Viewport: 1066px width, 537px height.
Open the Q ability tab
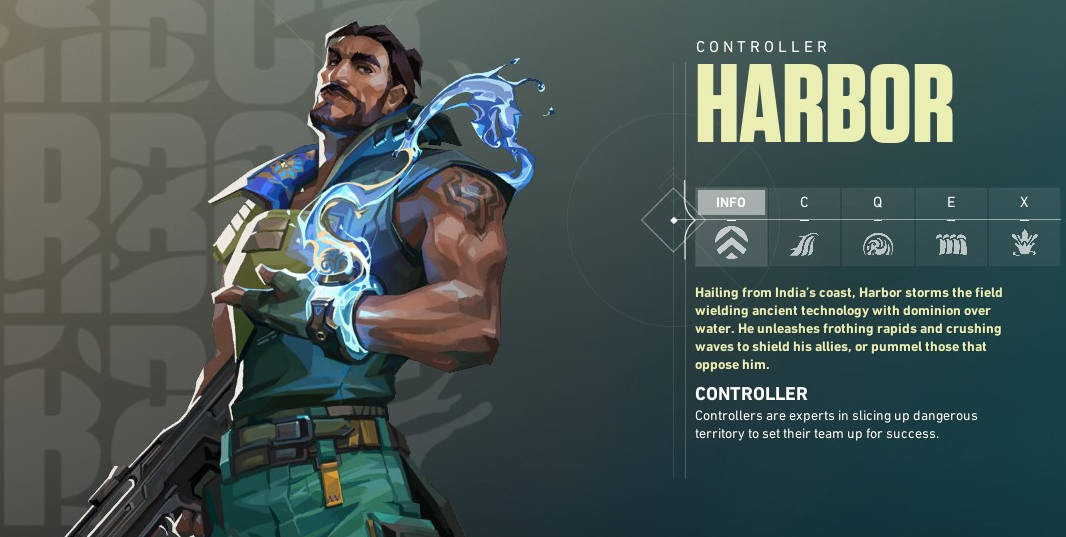pyautogui.click(x=877, y=202)
